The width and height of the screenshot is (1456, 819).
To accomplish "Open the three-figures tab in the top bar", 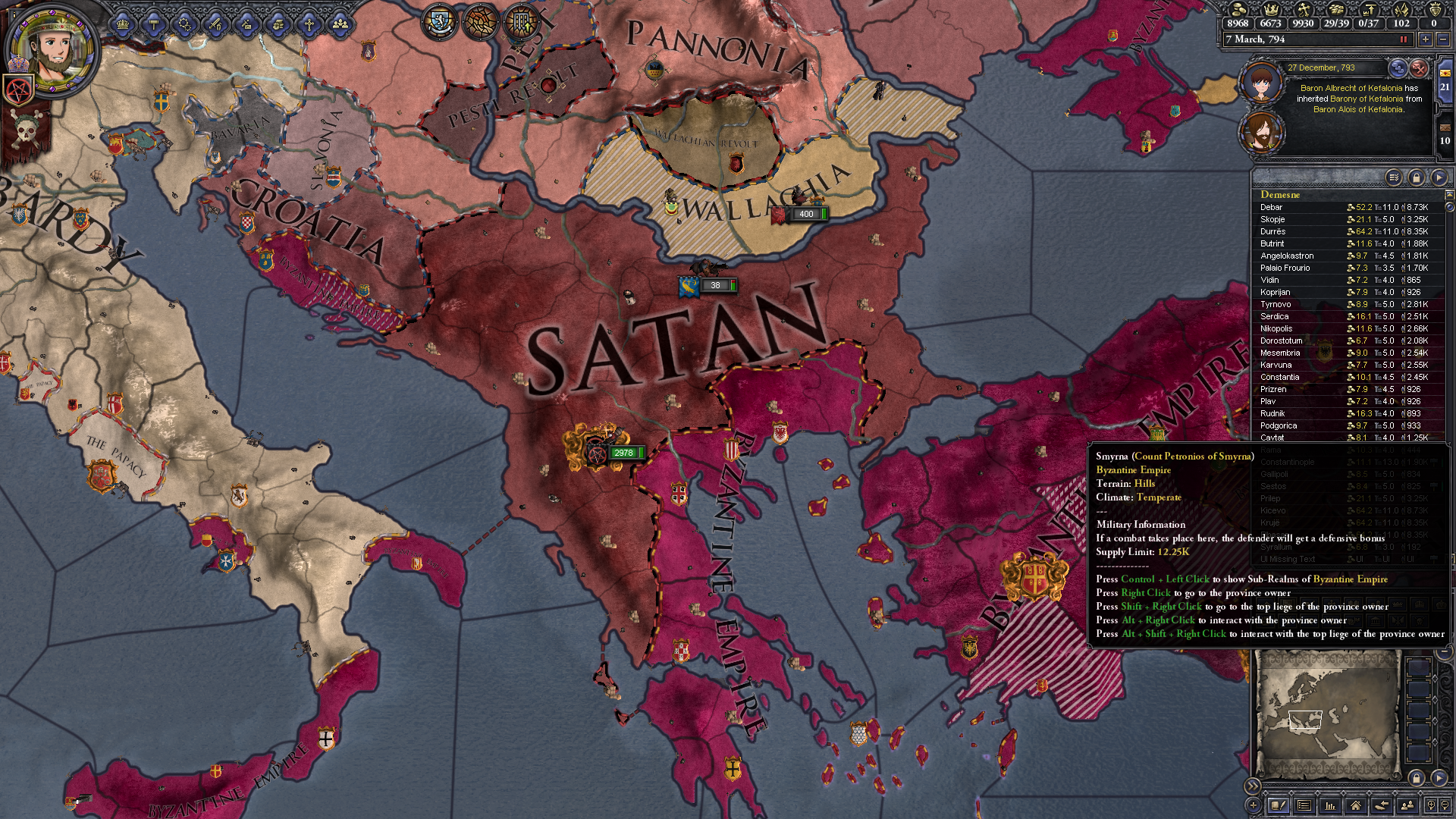I will [340, 24].
